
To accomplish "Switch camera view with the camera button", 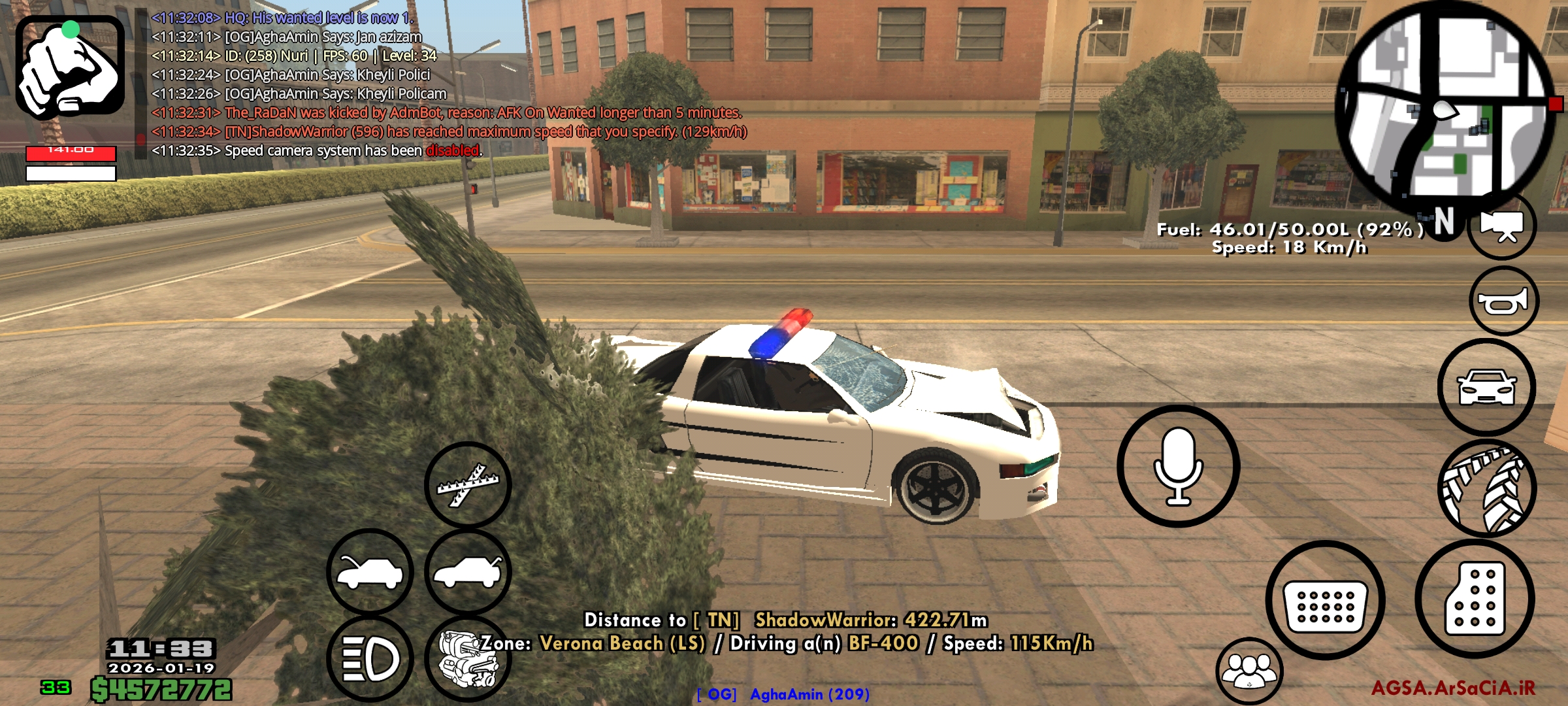I will 1502,226.
